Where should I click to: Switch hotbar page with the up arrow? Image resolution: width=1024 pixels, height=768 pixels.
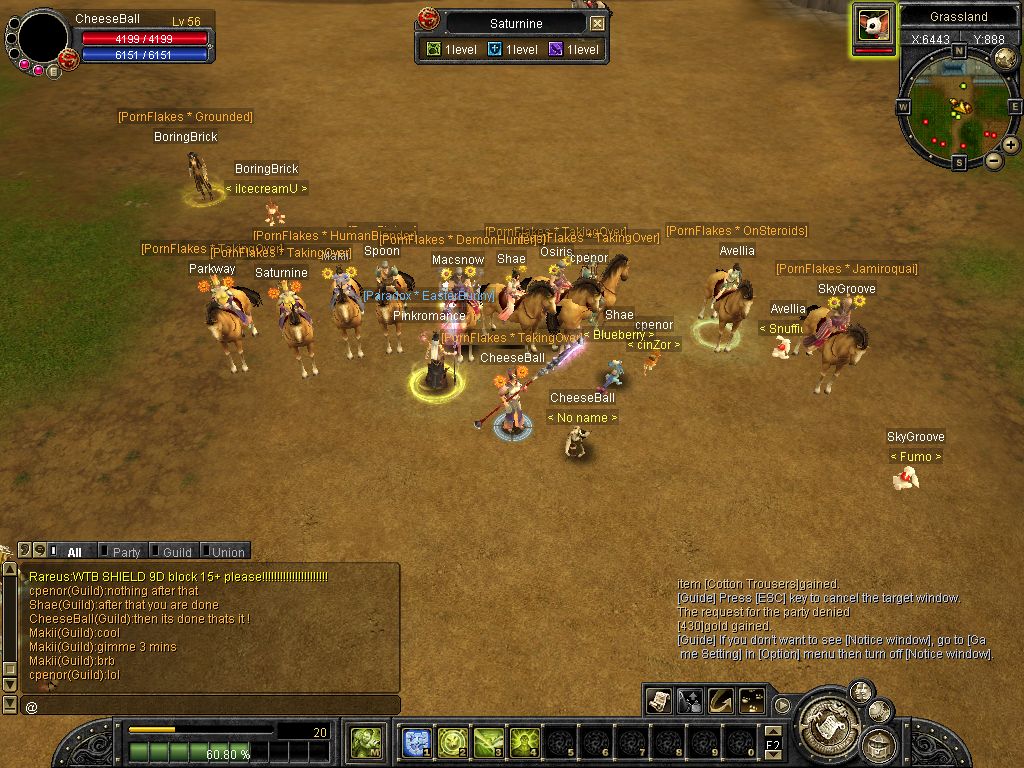tap(773, 732)
